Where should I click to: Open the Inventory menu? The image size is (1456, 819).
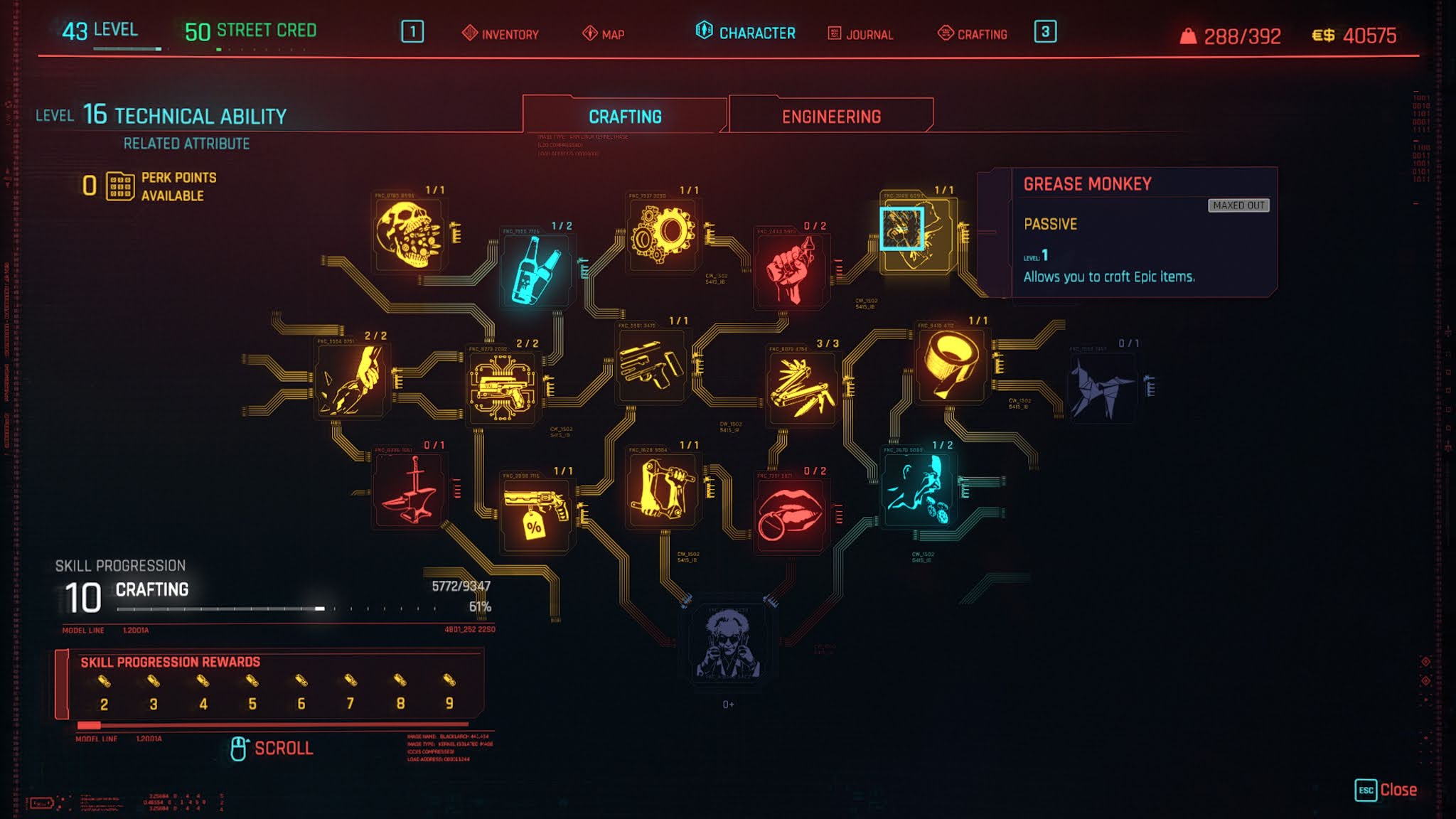click(500, 33)
